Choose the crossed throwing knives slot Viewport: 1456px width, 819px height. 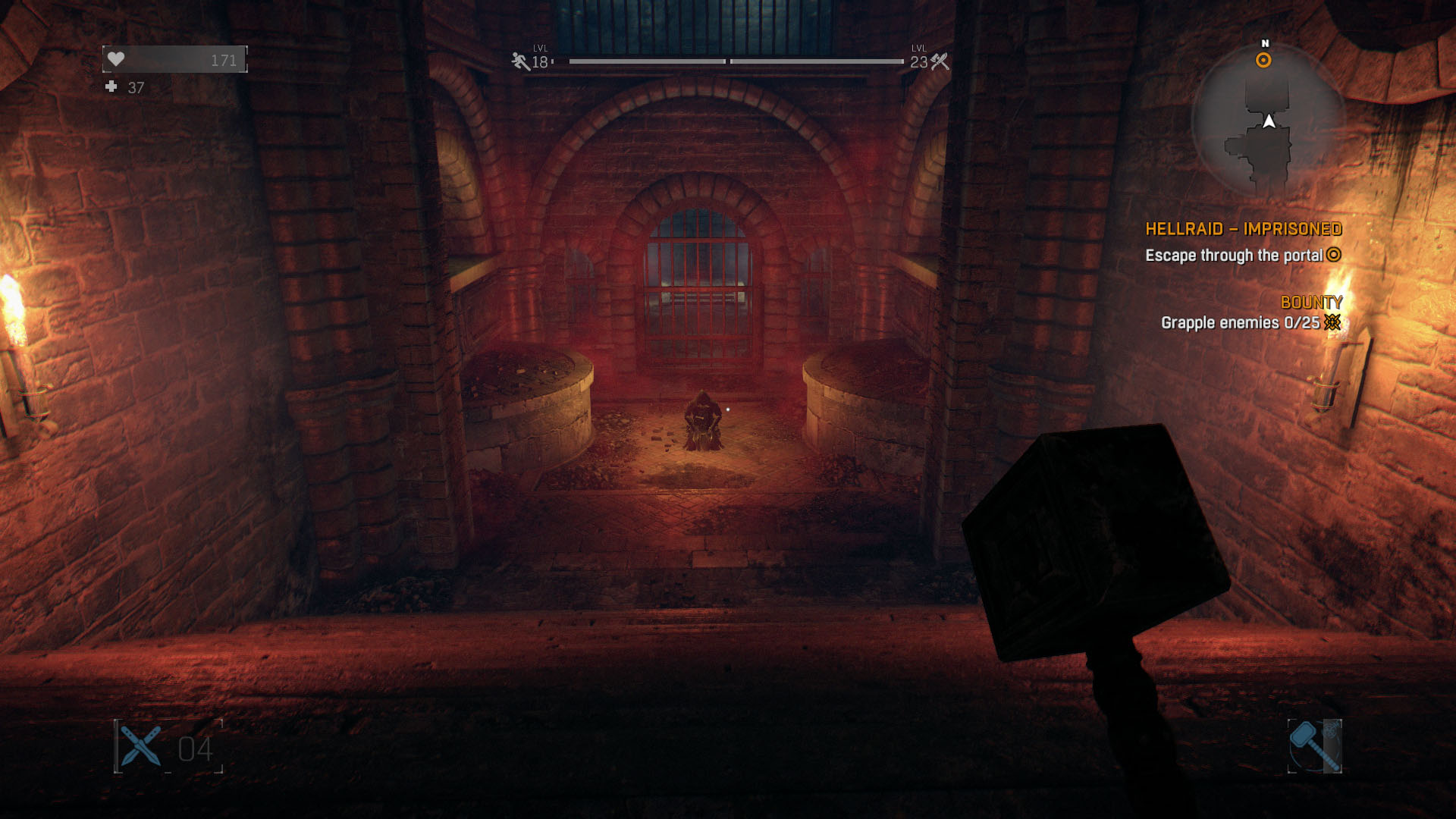click(x=141, y=746)
